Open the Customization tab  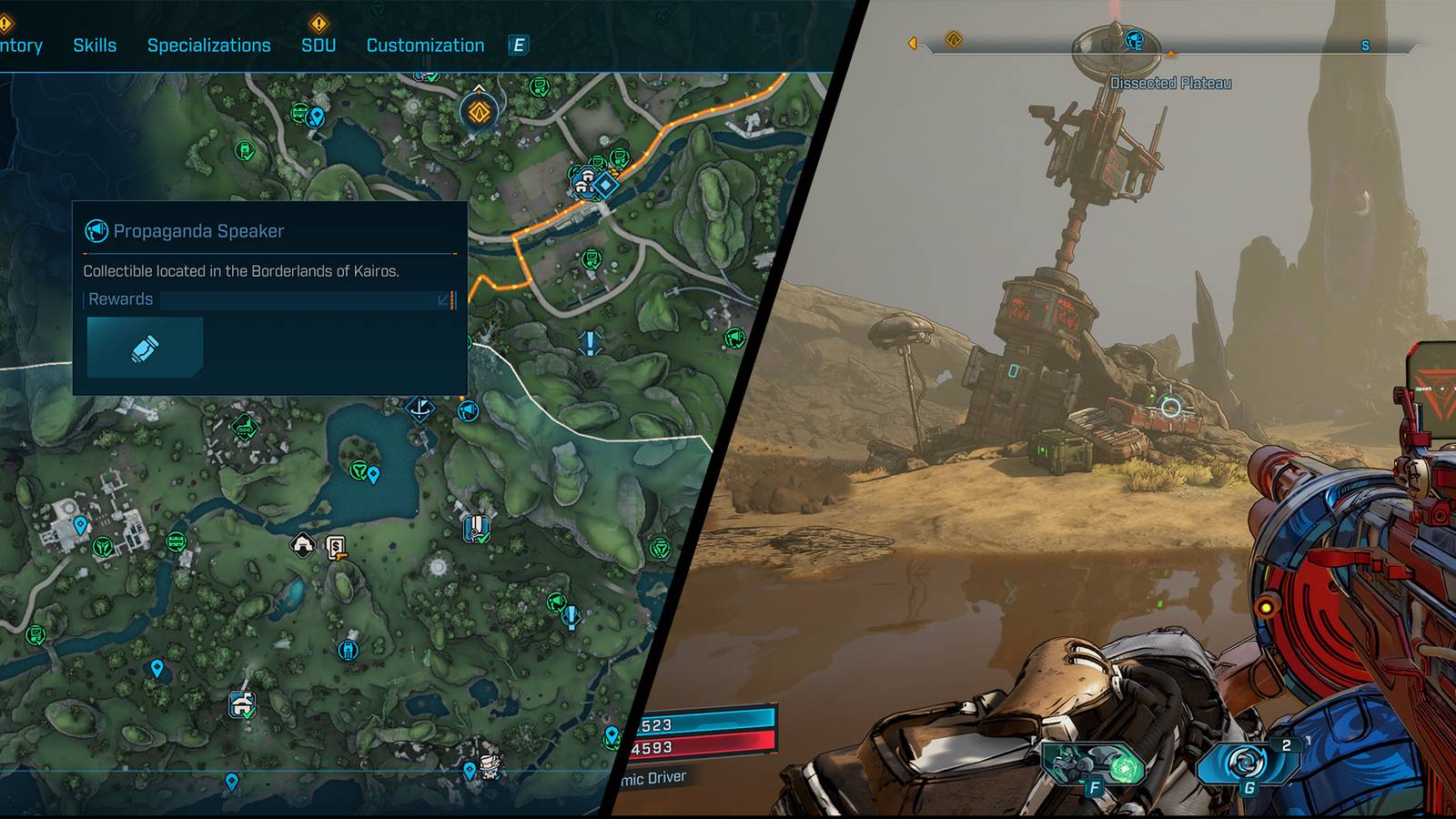coord(424,45)
